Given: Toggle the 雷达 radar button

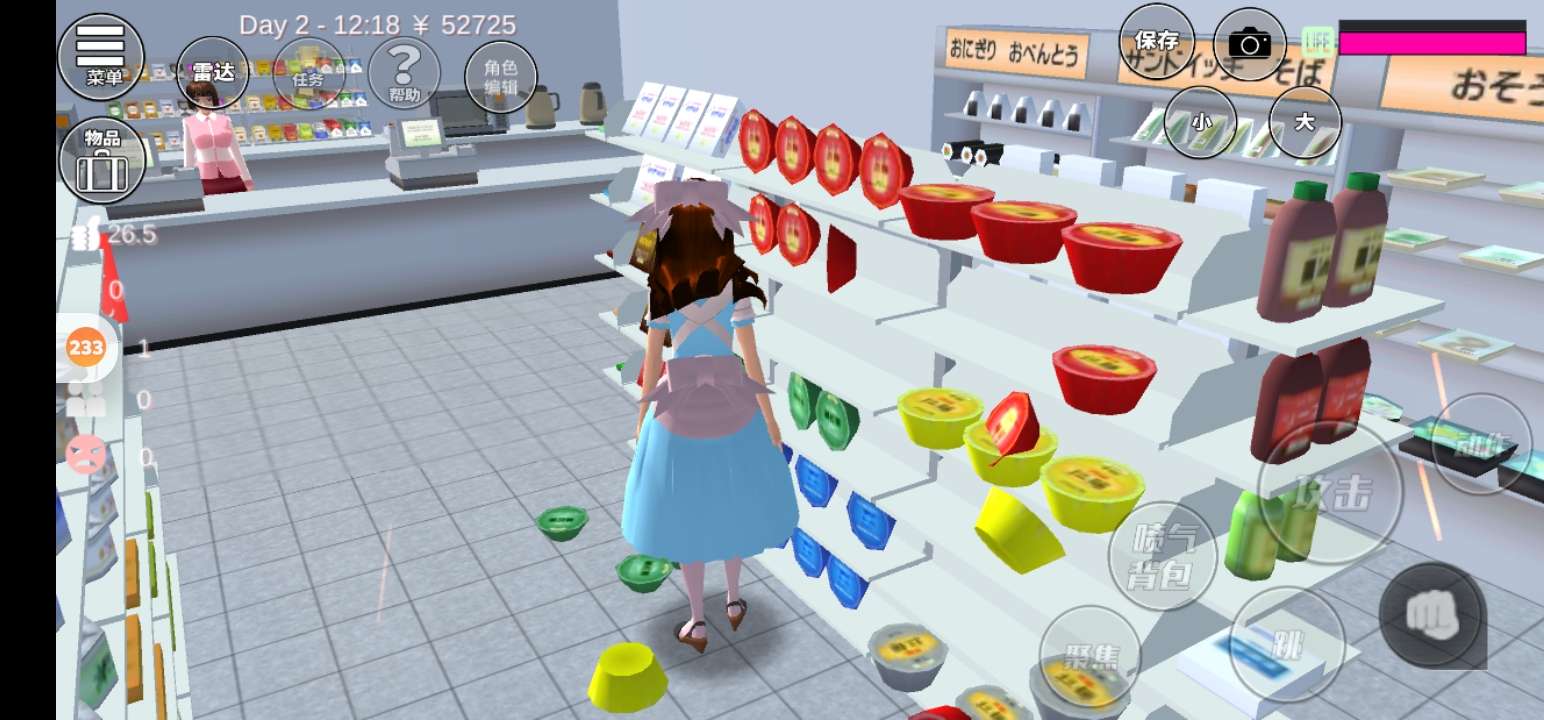Looking at the screenshot, I should pos(213,72).
